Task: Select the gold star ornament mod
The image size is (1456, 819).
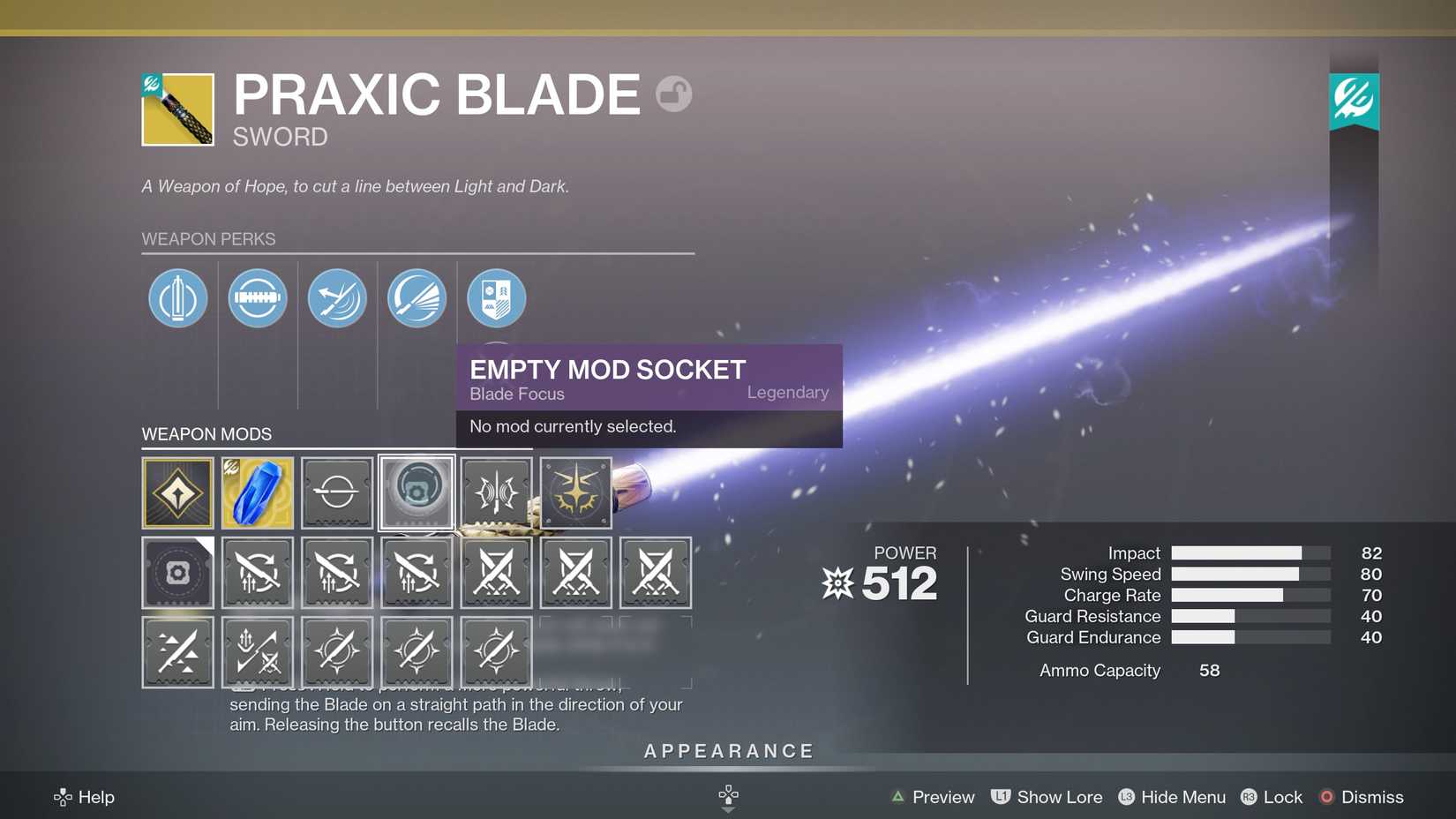Action: point(574,492)
